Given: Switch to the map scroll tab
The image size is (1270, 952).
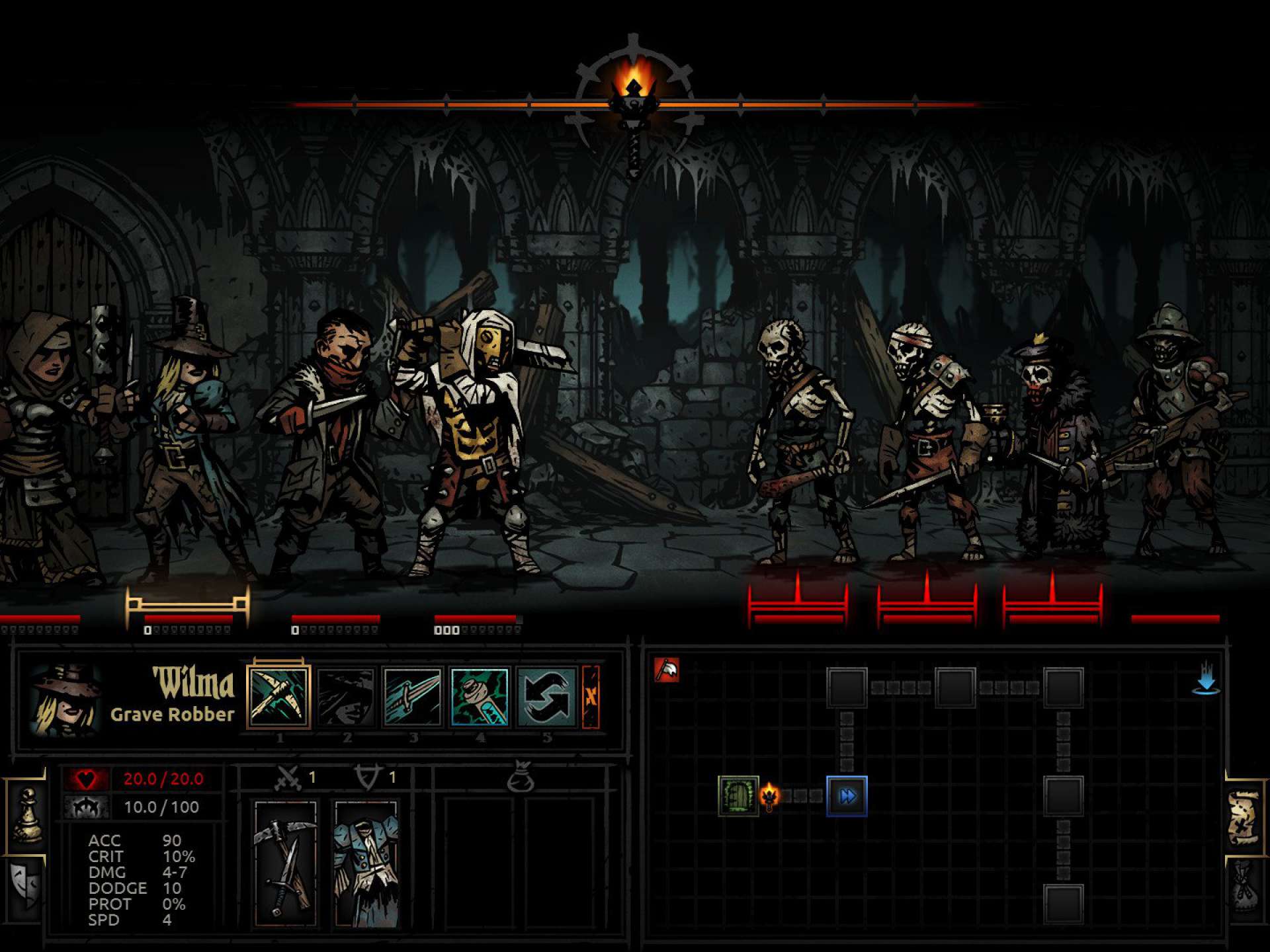Looking at the screenshot, I should click(1245, 818).
